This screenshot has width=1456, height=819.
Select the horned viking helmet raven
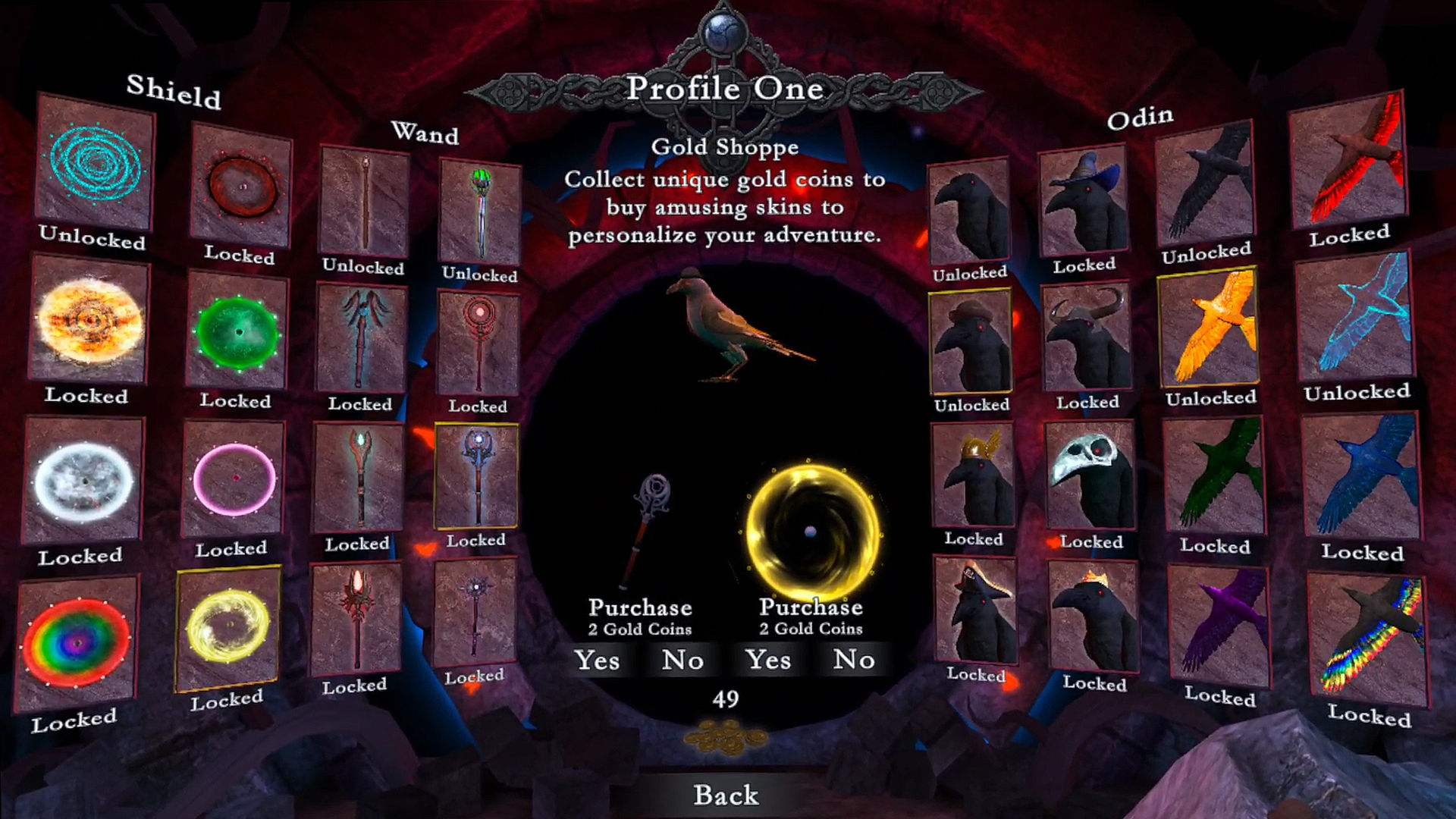click(1087, 339)
